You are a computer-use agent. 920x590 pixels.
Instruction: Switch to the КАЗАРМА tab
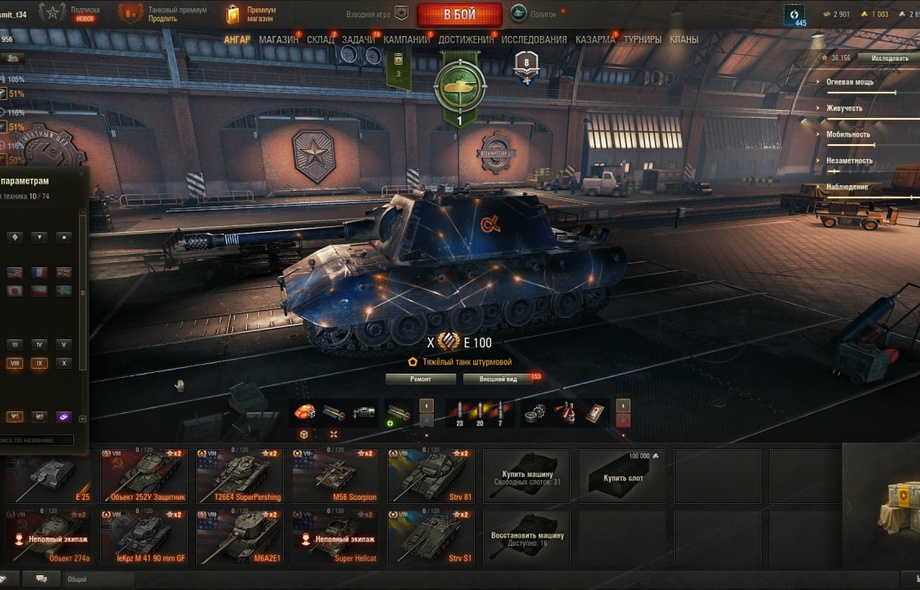tap(595, 39)
